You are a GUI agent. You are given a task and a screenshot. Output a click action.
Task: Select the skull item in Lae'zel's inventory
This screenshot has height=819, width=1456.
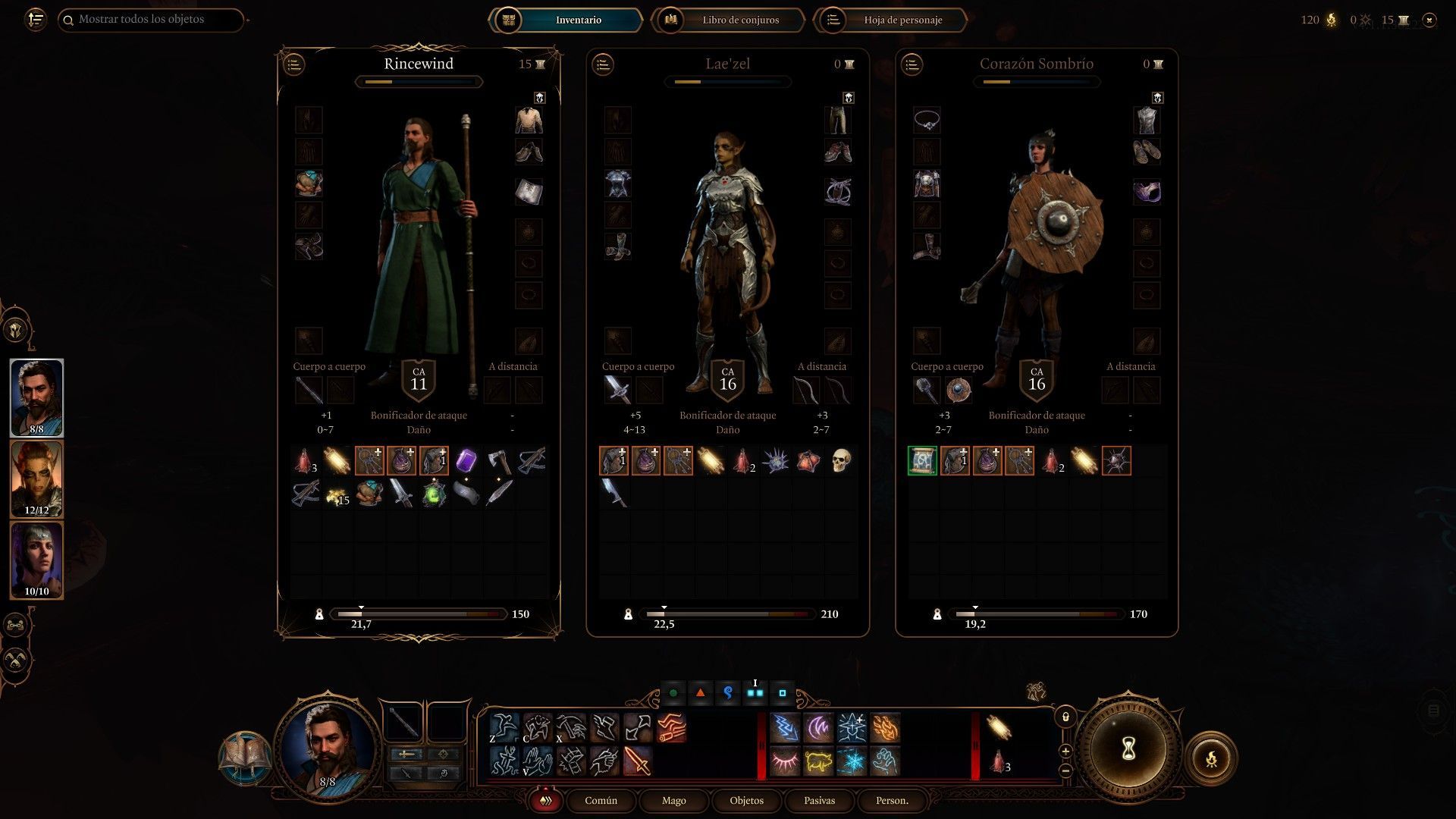tap(840, 460)
